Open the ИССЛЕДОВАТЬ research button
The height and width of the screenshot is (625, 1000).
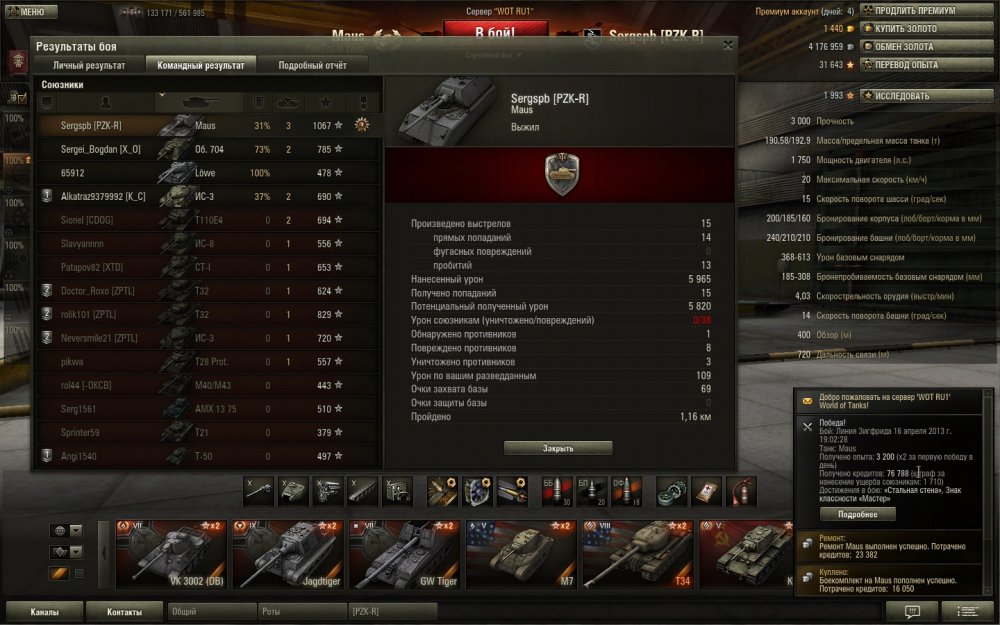click(915, 96)
